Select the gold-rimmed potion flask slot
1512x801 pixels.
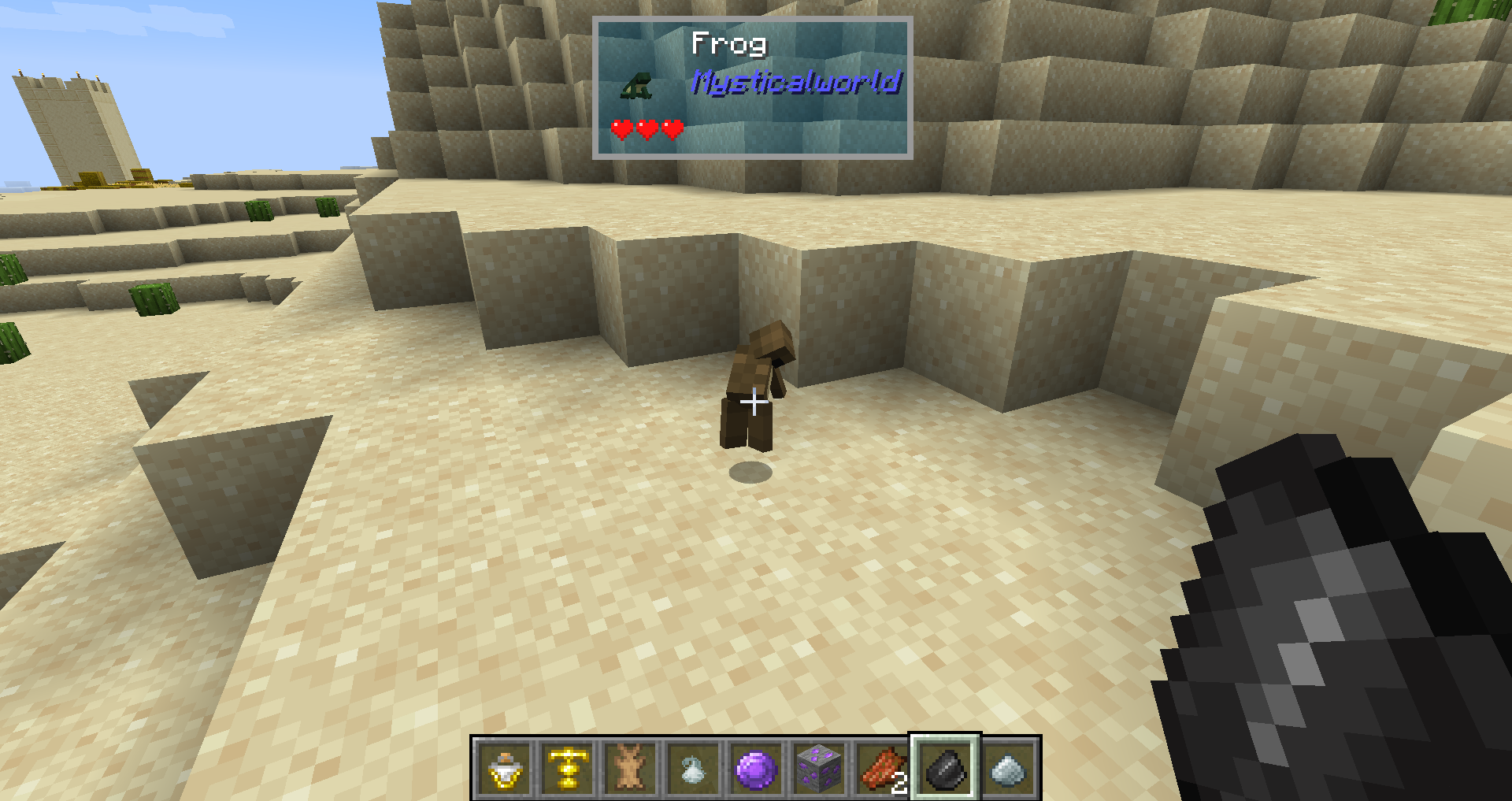click(x=504, y=769)
